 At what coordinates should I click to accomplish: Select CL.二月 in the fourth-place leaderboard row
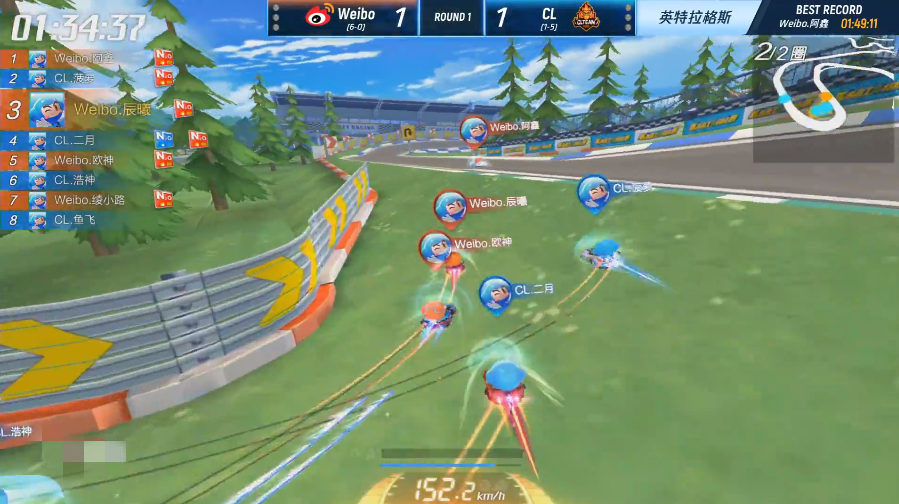coord(75,141)
